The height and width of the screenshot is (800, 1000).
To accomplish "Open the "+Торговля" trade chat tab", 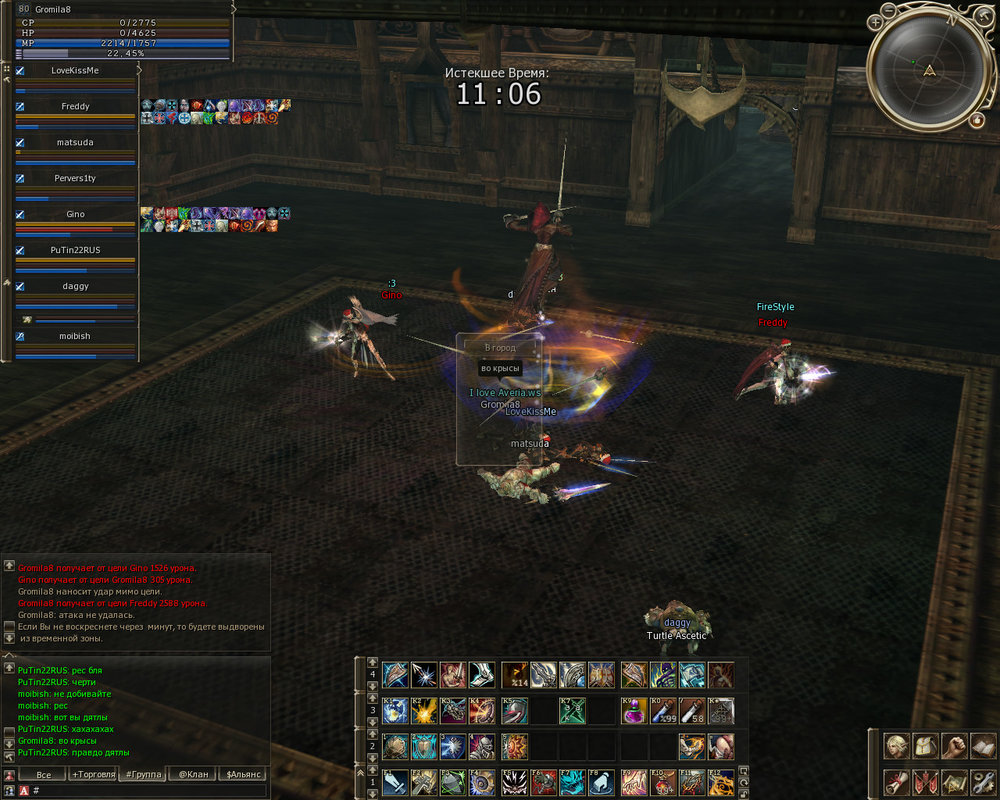I will coord(92,774).
